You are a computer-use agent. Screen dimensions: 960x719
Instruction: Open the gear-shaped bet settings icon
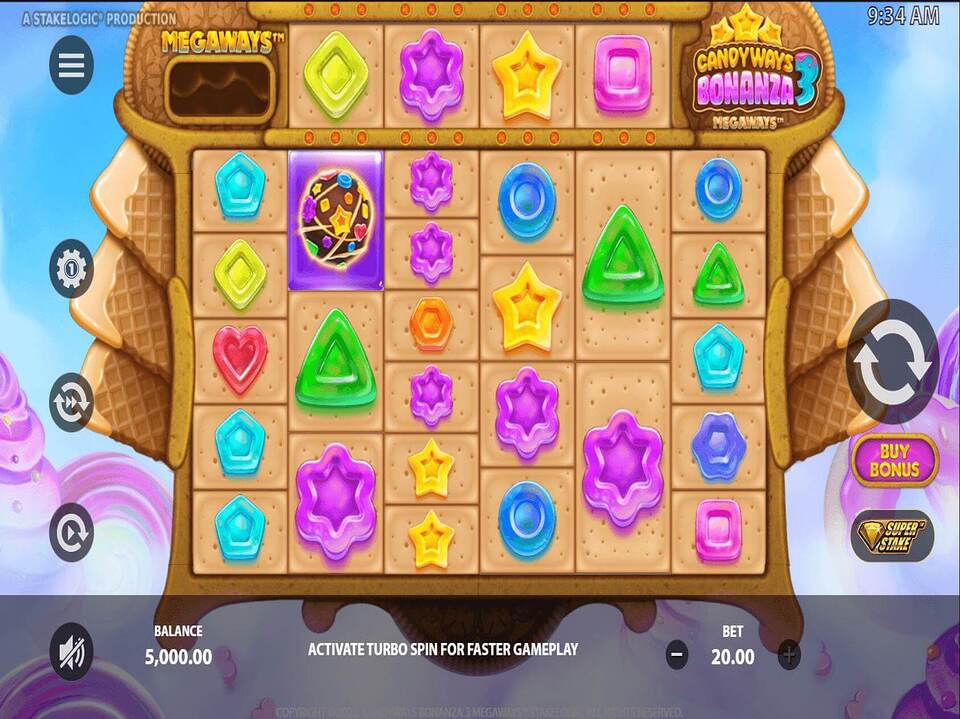71,268
